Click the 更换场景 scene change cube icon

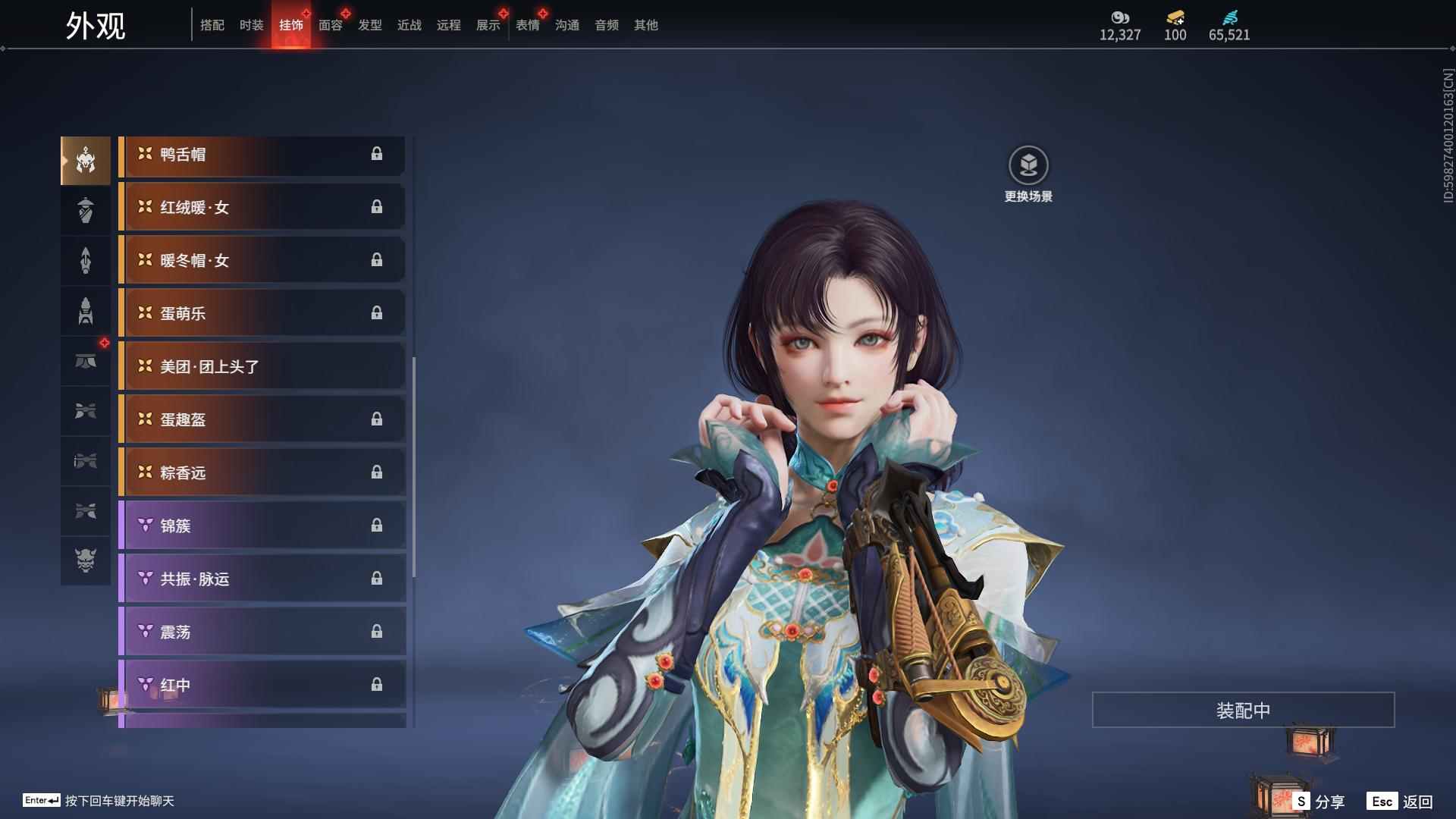coord(1028,163)
